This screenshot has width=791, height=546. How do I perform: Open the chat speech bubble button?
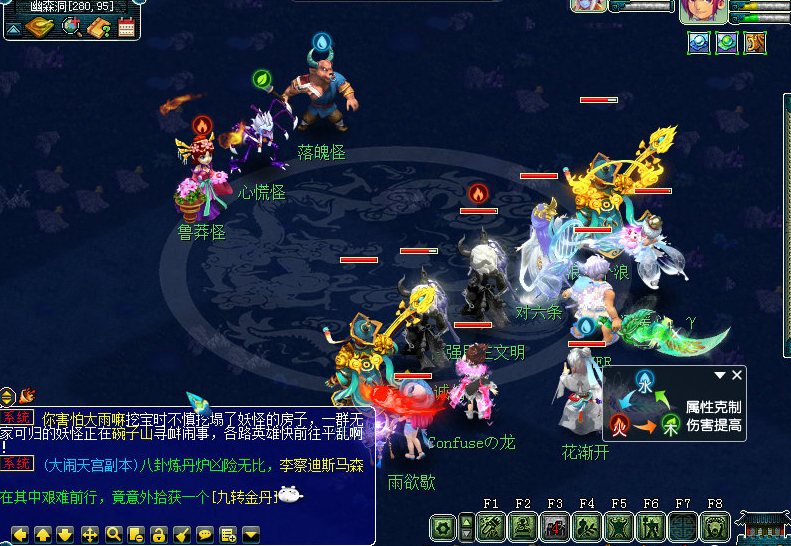click(x=204, y=533)
